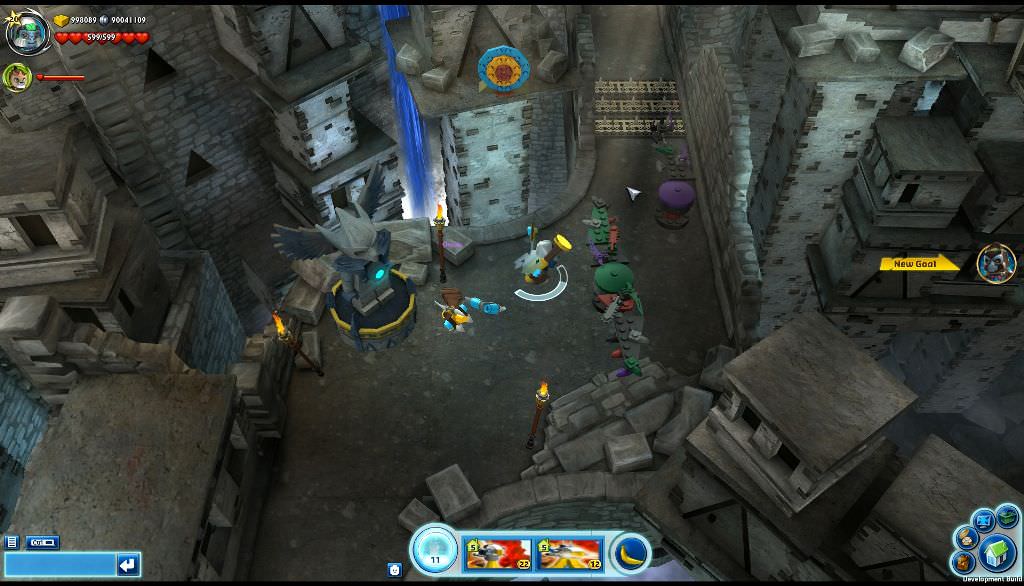Click the minifigure head icon

tap(394, 569)
